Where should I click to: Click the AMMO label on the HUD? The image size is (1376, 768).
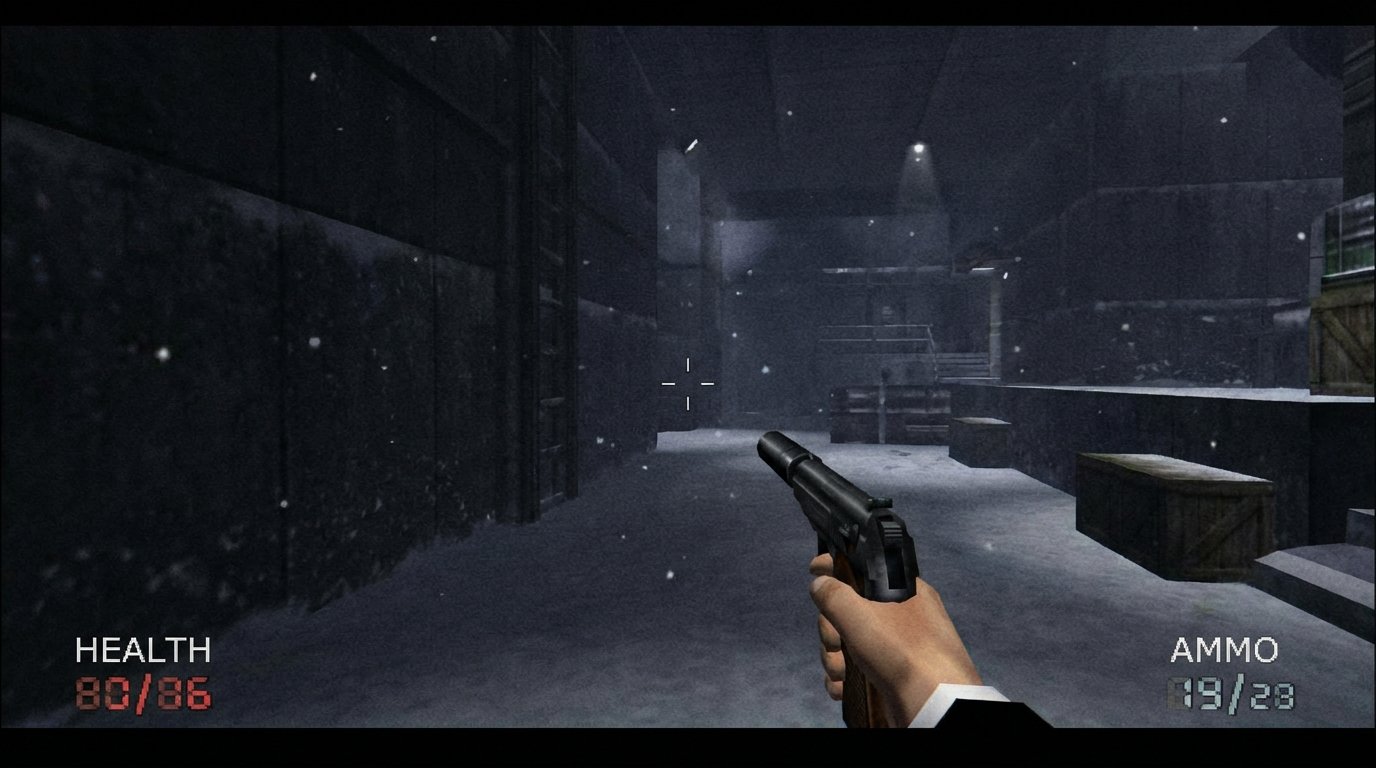(x=1223, y=651)
